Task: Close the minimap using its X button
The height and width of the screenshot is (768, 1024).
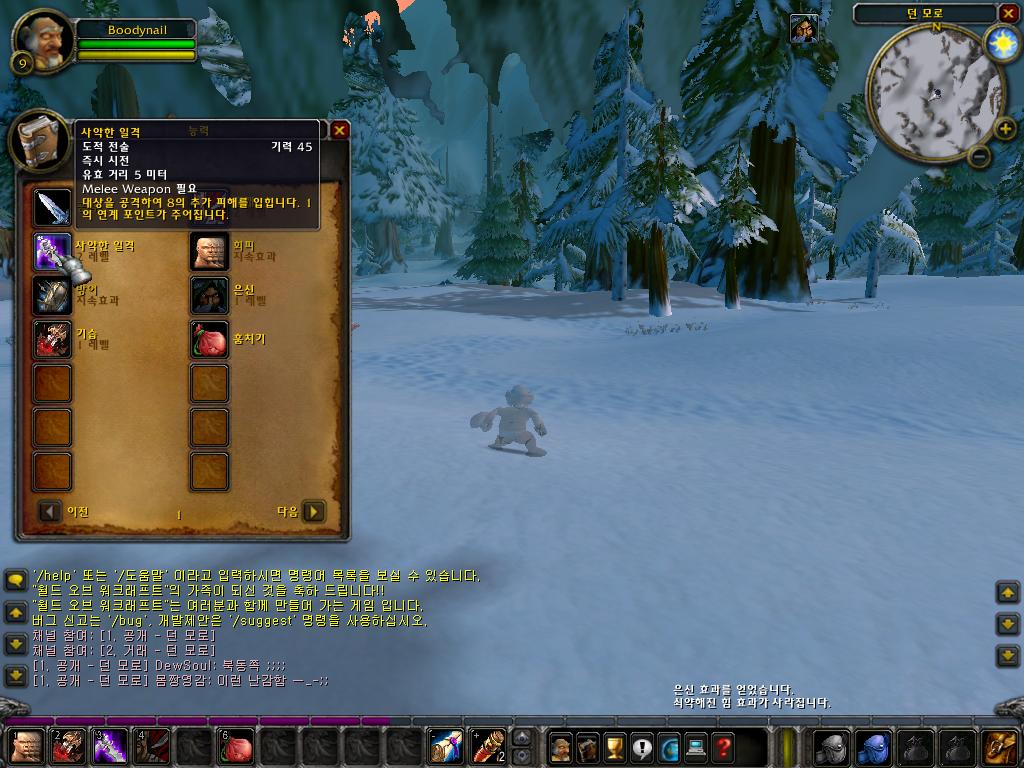Action: pyautogui.click(x=1008, y=13)
